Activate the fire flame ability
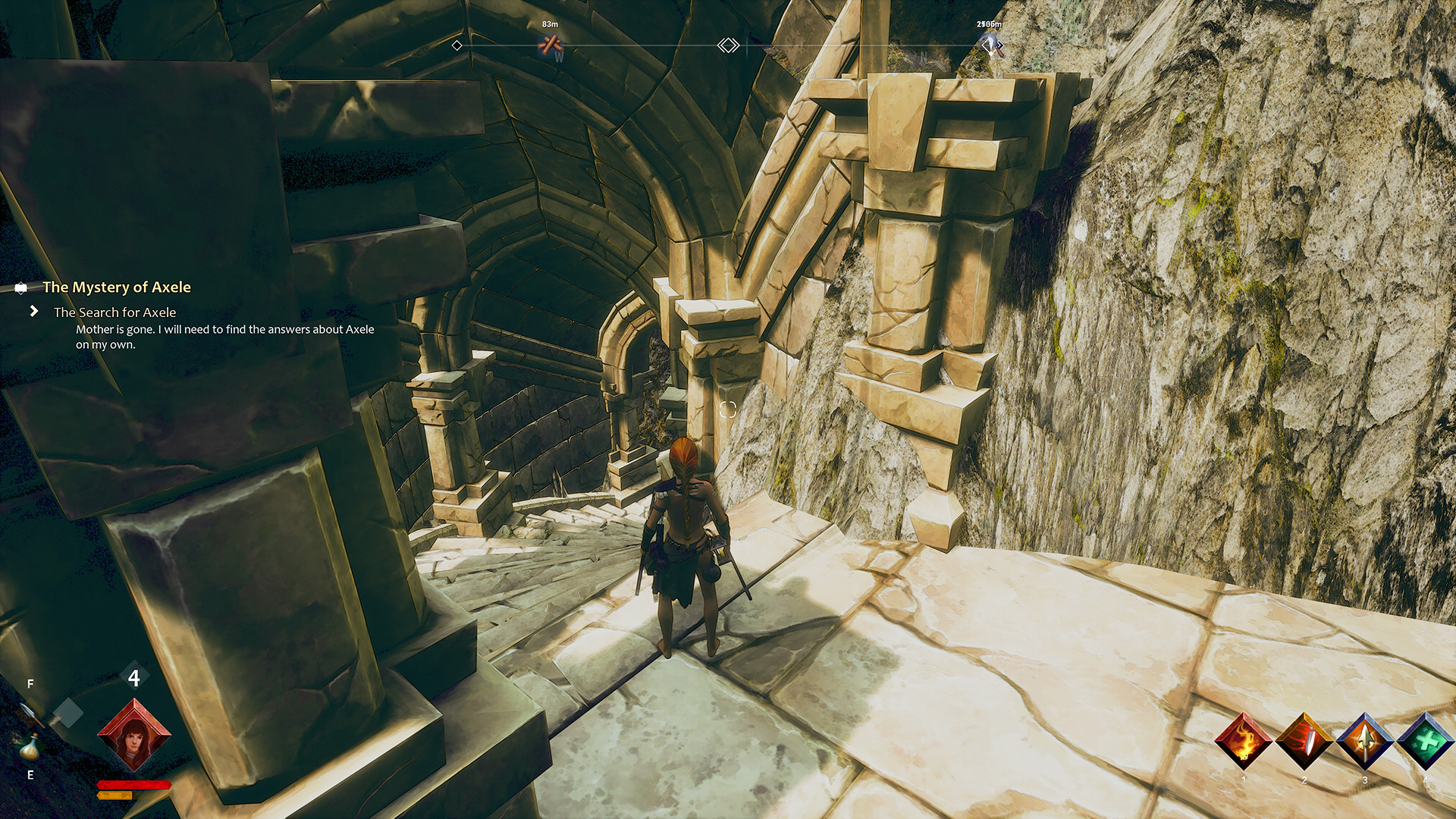 tap(1243, 742)
